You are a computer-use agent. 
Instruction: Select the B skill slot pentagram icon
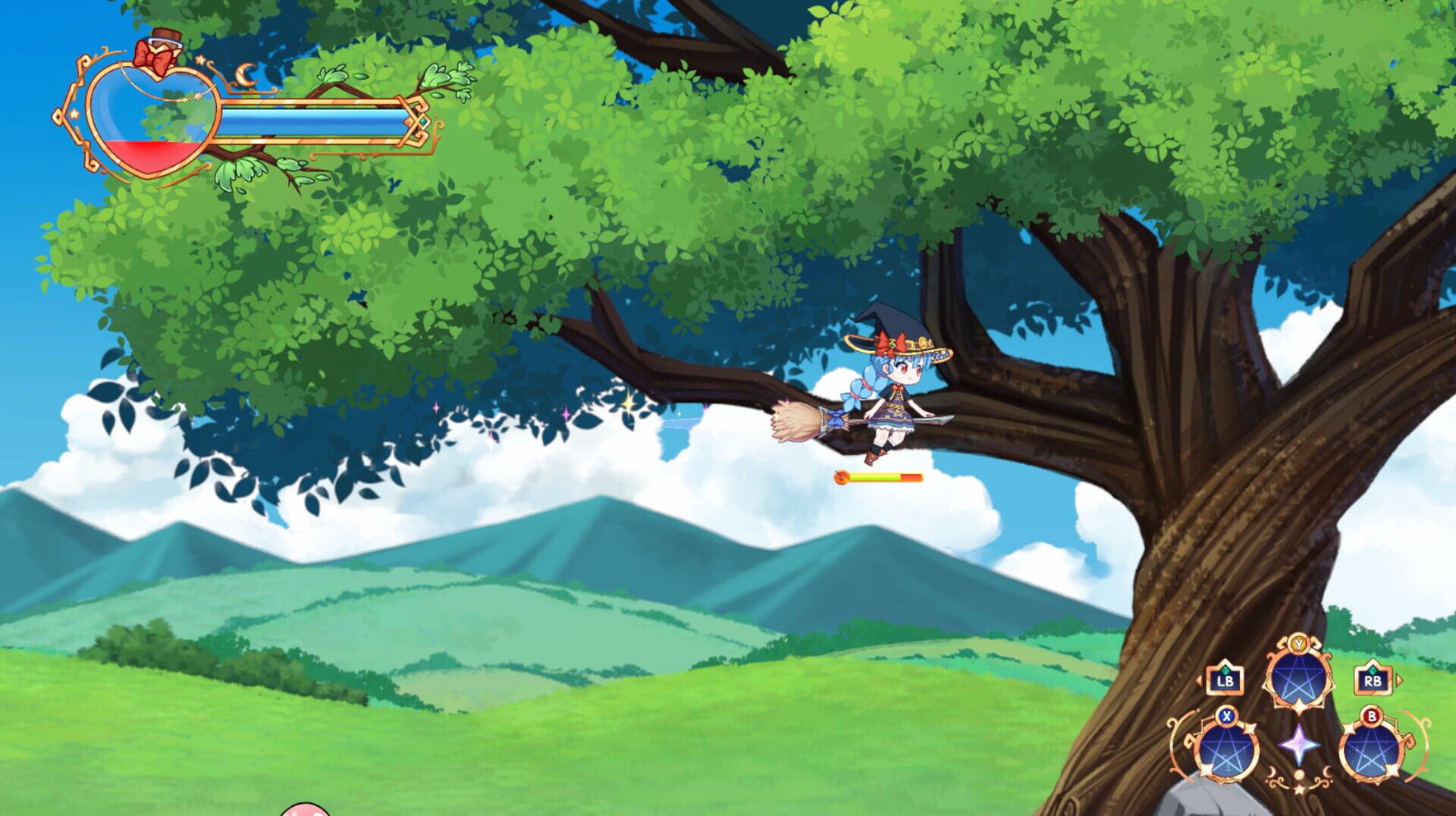(x=1370, y=750)
